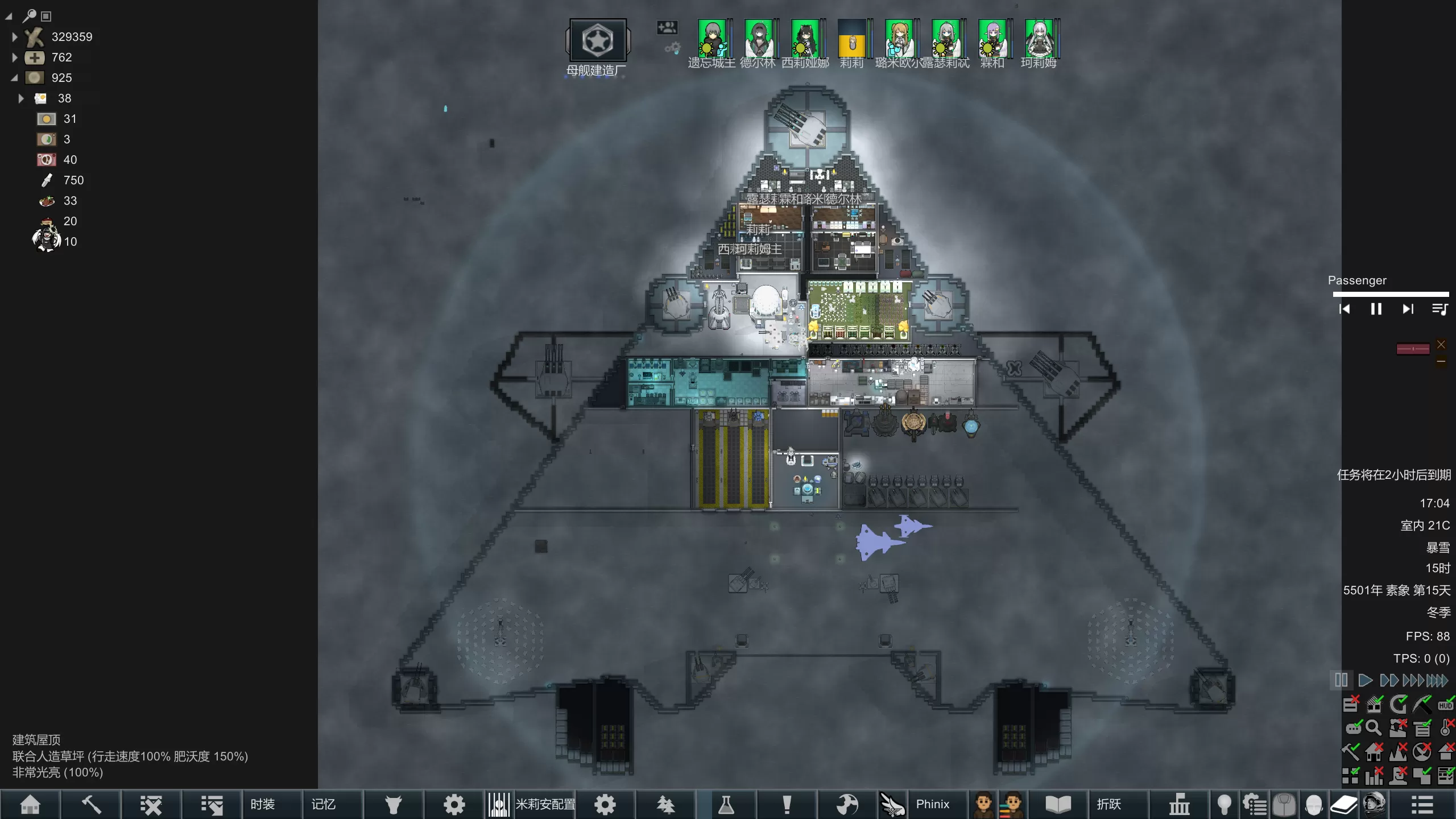Screen dimensions: 1456x819
Task: Open the 时装 tab in the bottom bar
Action: (x=262, y=804)
